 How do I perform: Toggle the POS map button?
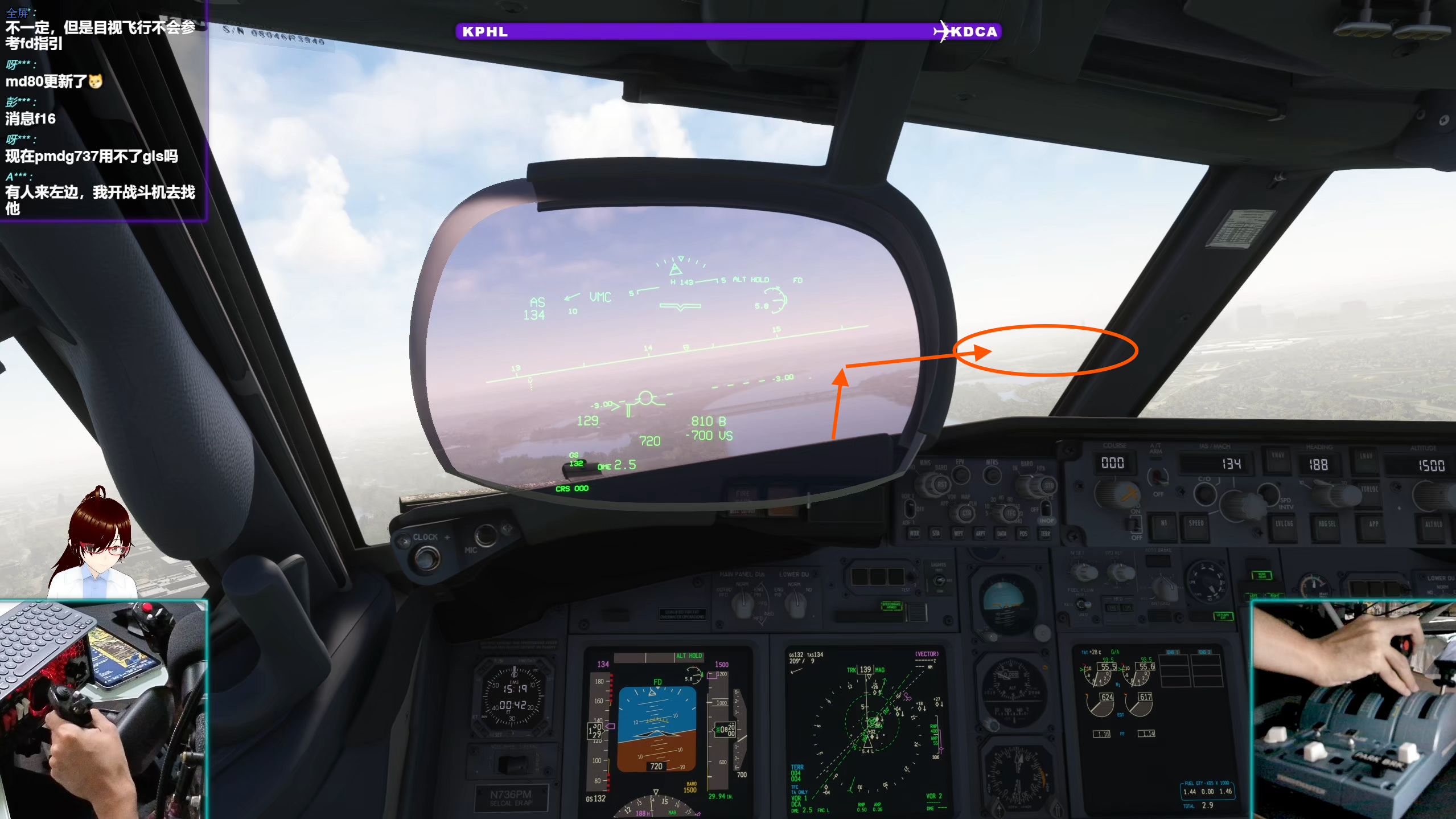click(x=1023, y=534)
